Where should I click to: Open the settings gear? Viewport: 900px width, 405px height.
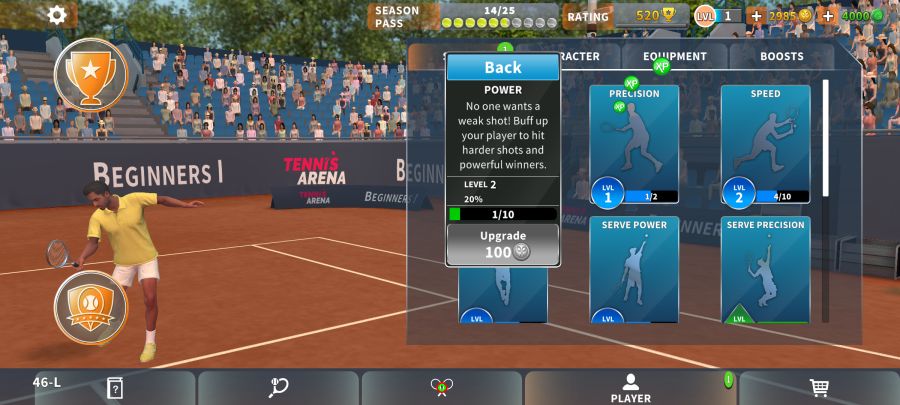[58, 15]
